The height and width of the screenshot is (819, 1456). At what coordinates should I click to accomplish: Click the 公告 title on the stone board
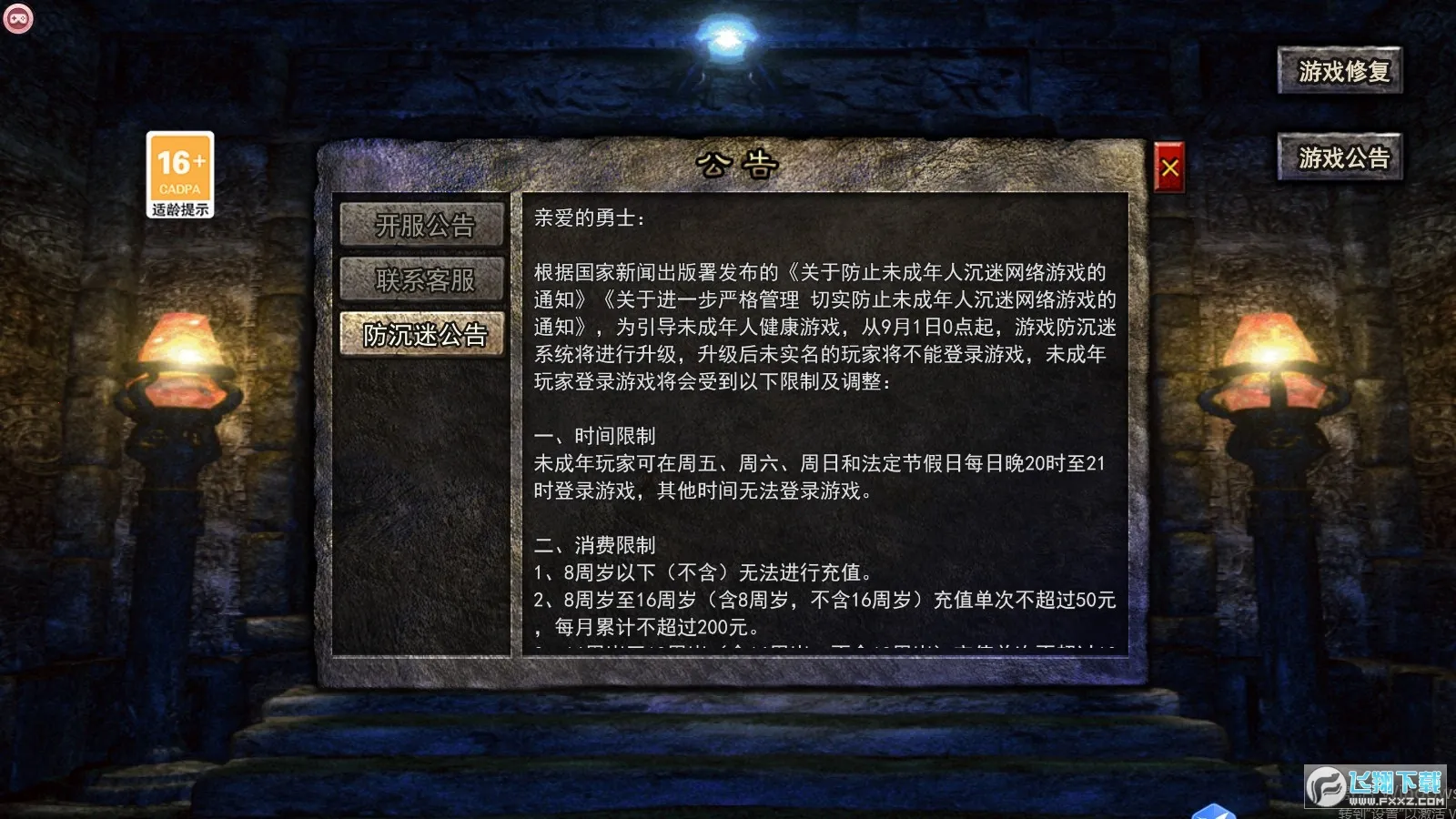pyautogui.click(x=737, y=163)
